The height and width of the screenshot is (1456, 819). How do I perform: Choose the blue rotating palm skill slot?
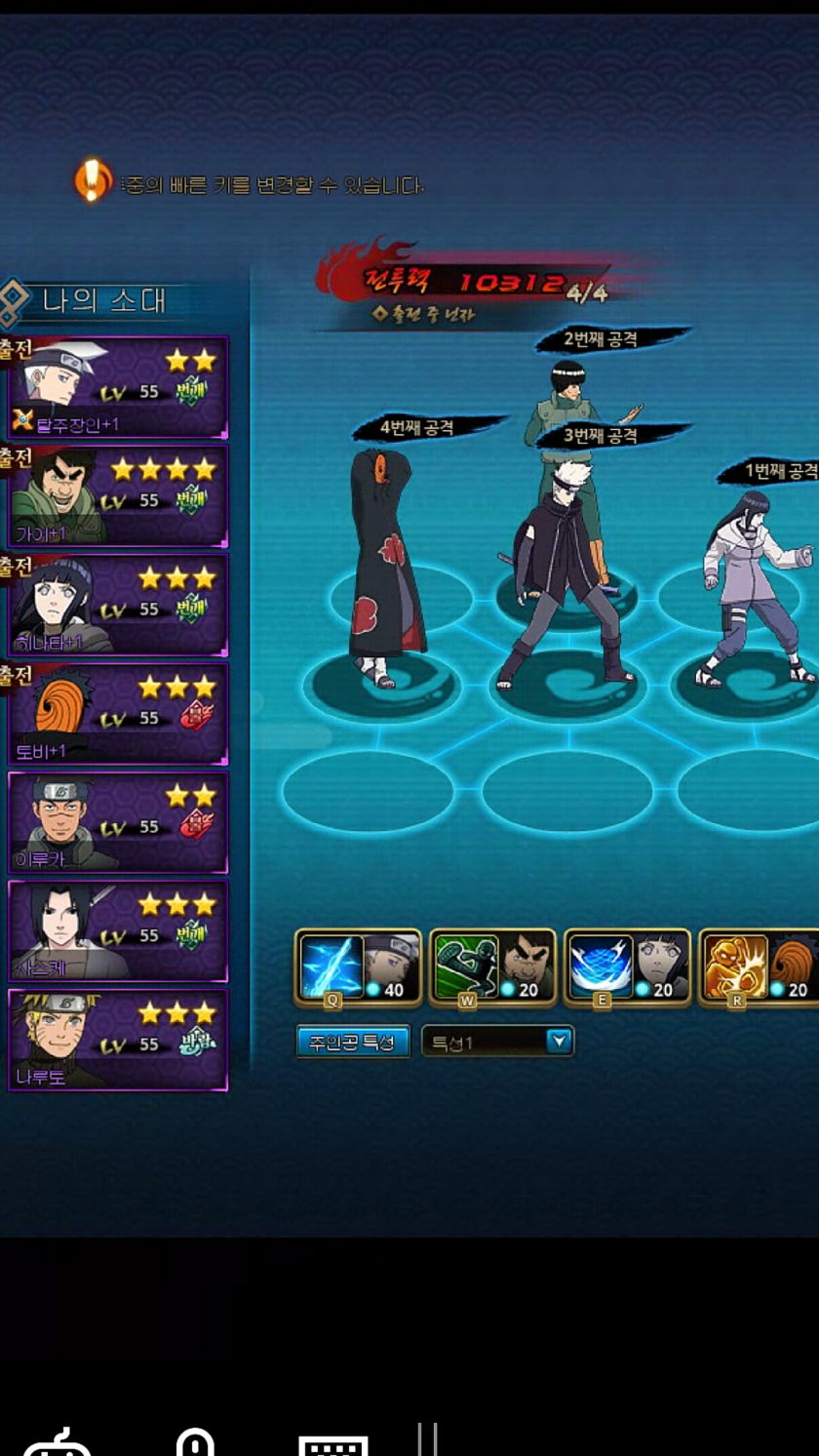point(601,965)
